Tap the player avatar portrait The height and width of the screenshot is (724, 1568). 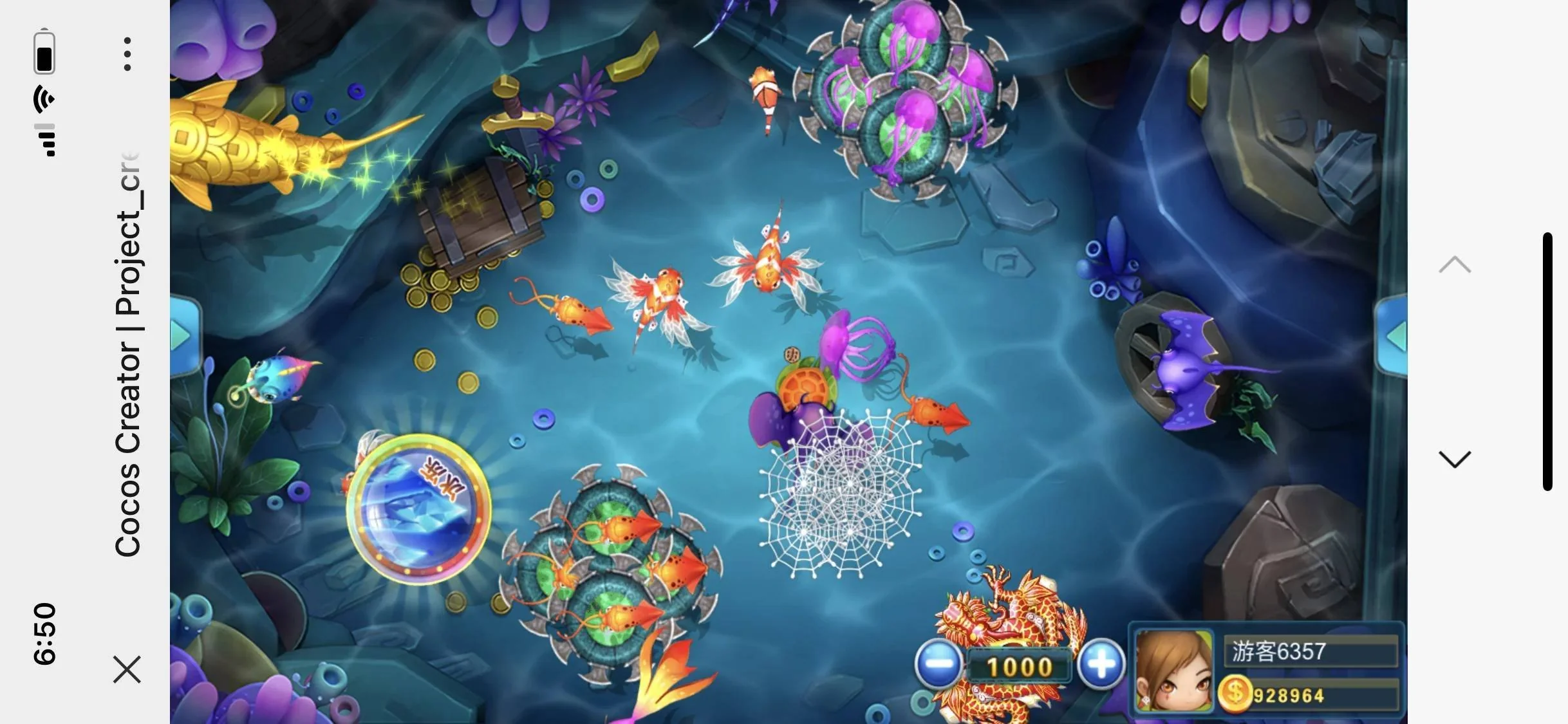point(1173,670)
